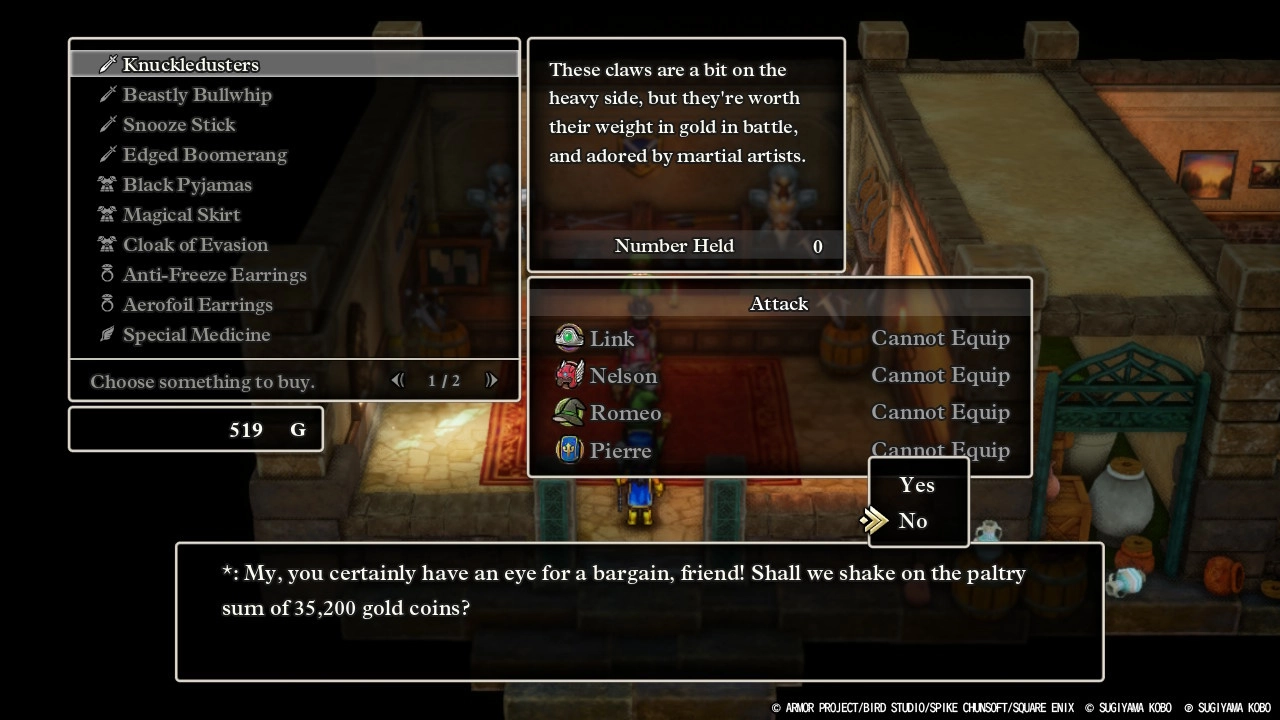This screenshot has height=720, width=1280.
Task: Advance to page 2 using the right arrow
Action: tap(490, 380)
